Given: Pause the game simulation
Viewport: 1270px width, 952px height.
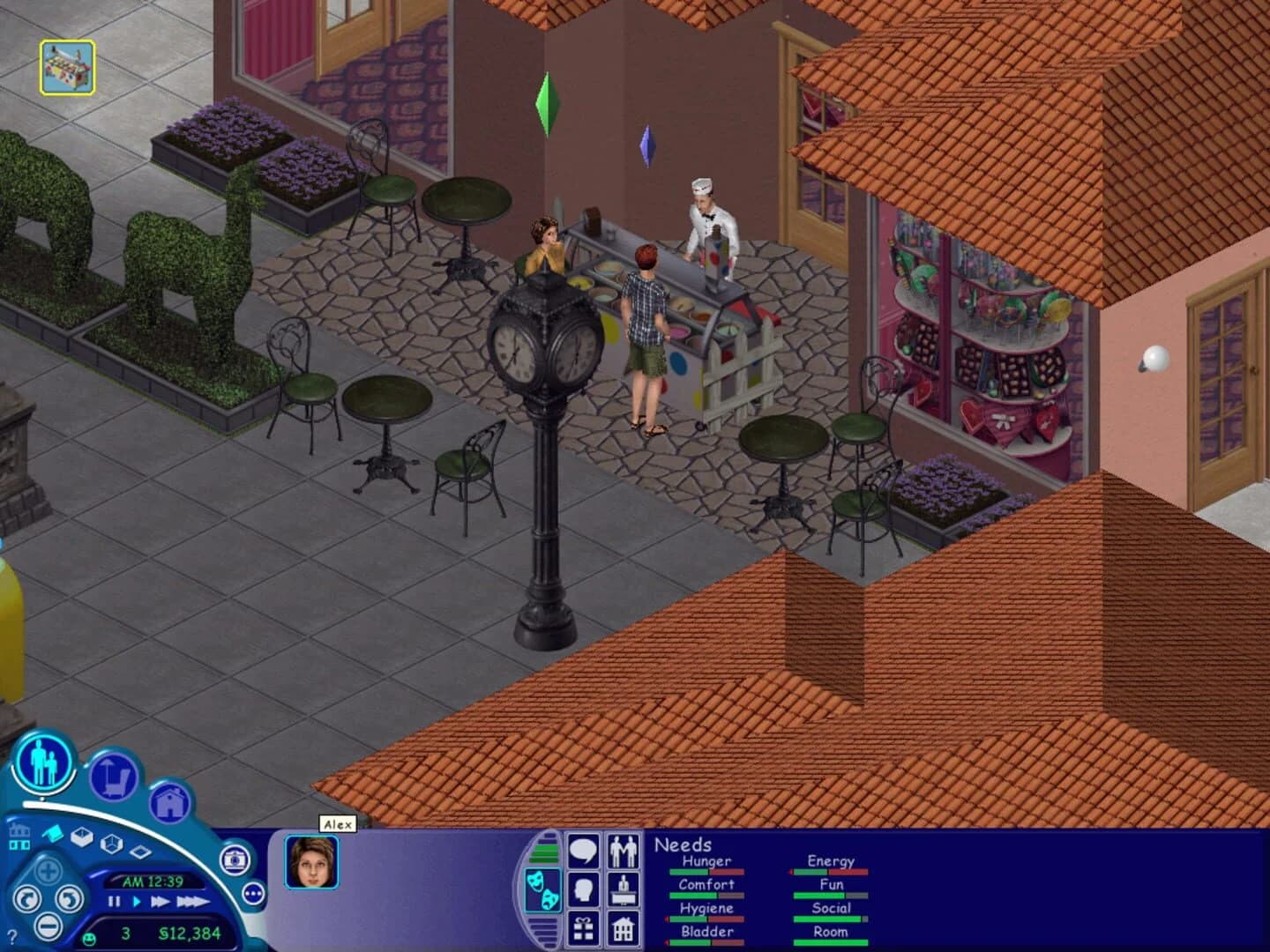Looking at the screenshot, I should (113, 901).
